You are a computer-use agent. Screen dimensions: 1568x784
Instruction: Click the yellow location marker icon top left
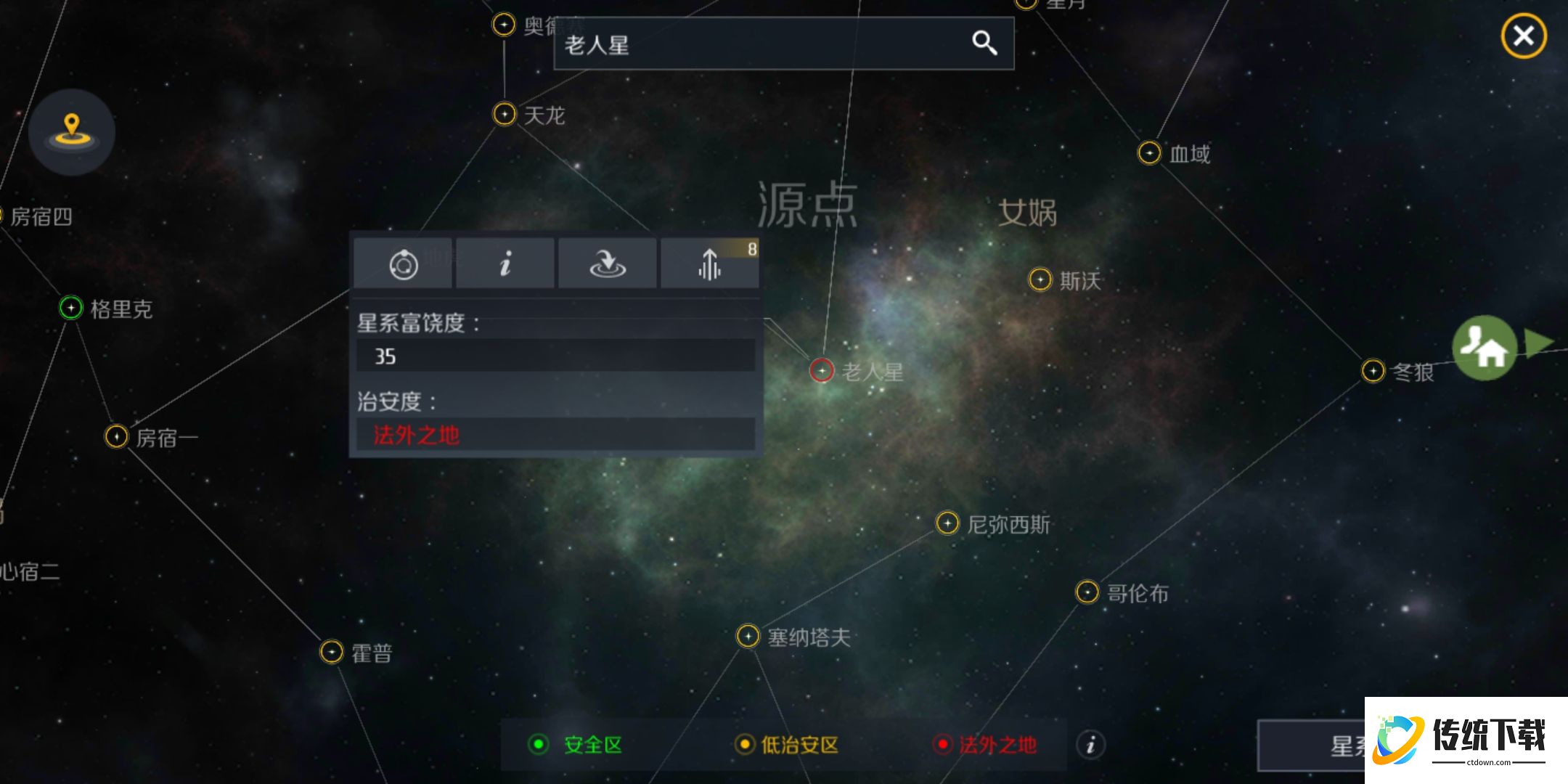point(71,131)
